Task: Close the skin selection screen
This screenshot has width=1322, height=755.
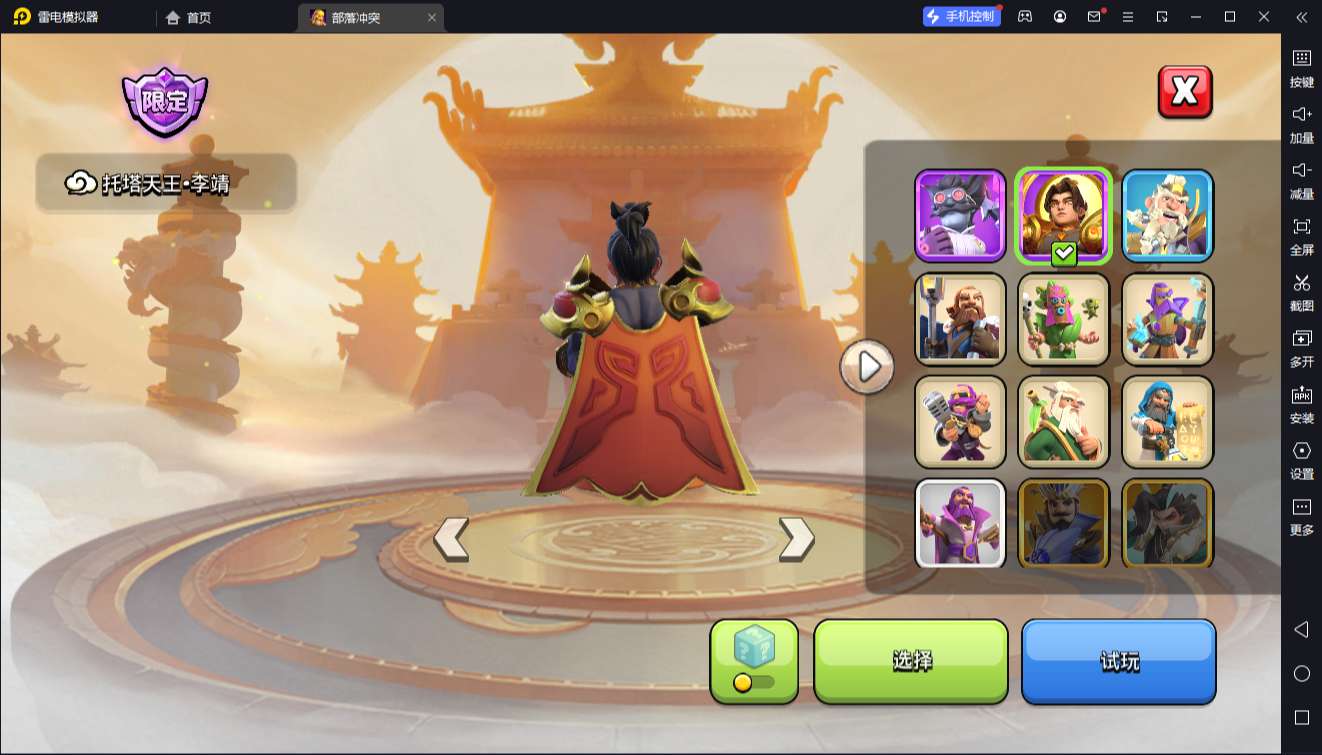Action: [1185, 92]
